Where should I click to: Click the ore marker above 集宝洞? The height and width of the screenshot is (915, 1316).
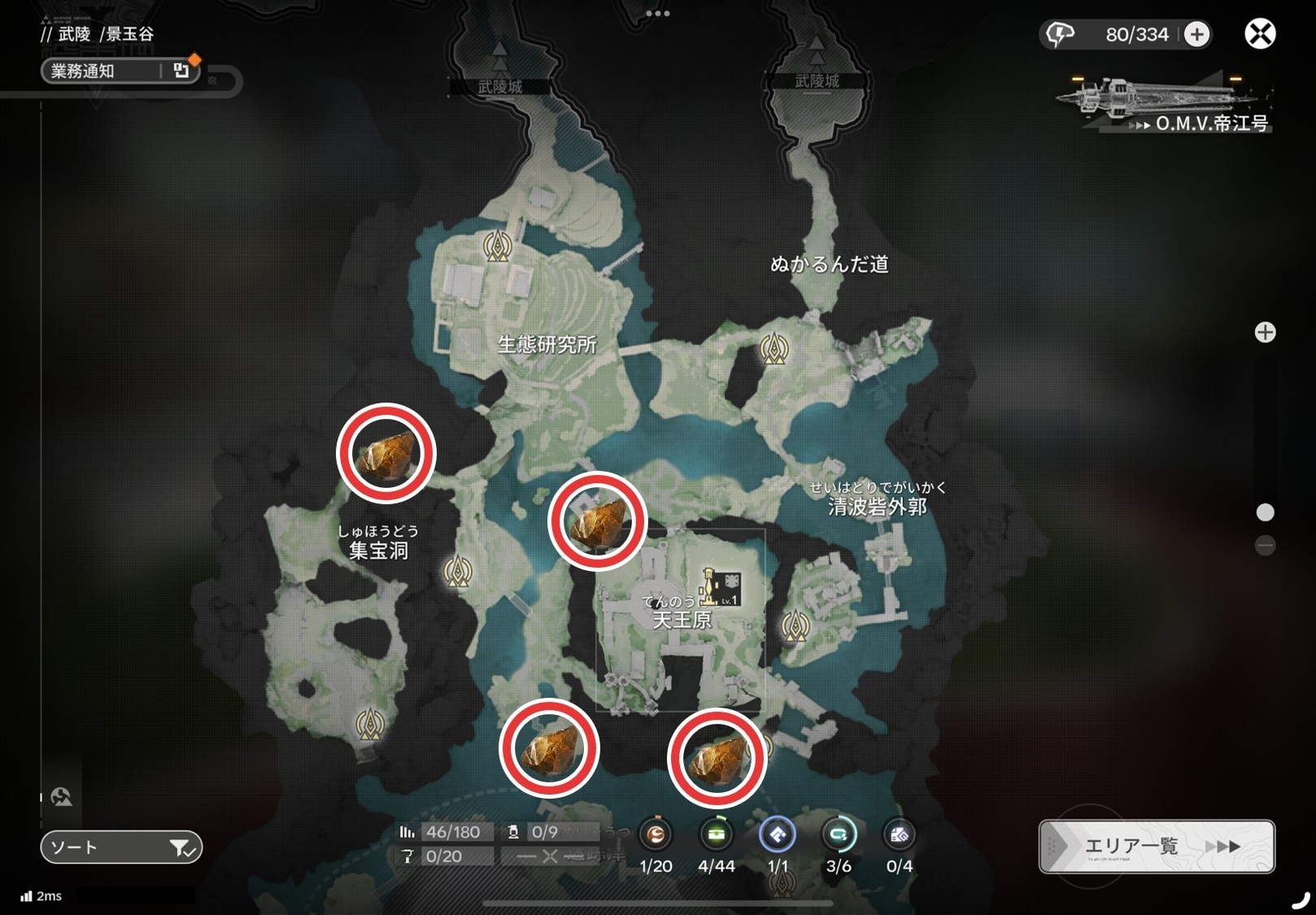point(386,453)
